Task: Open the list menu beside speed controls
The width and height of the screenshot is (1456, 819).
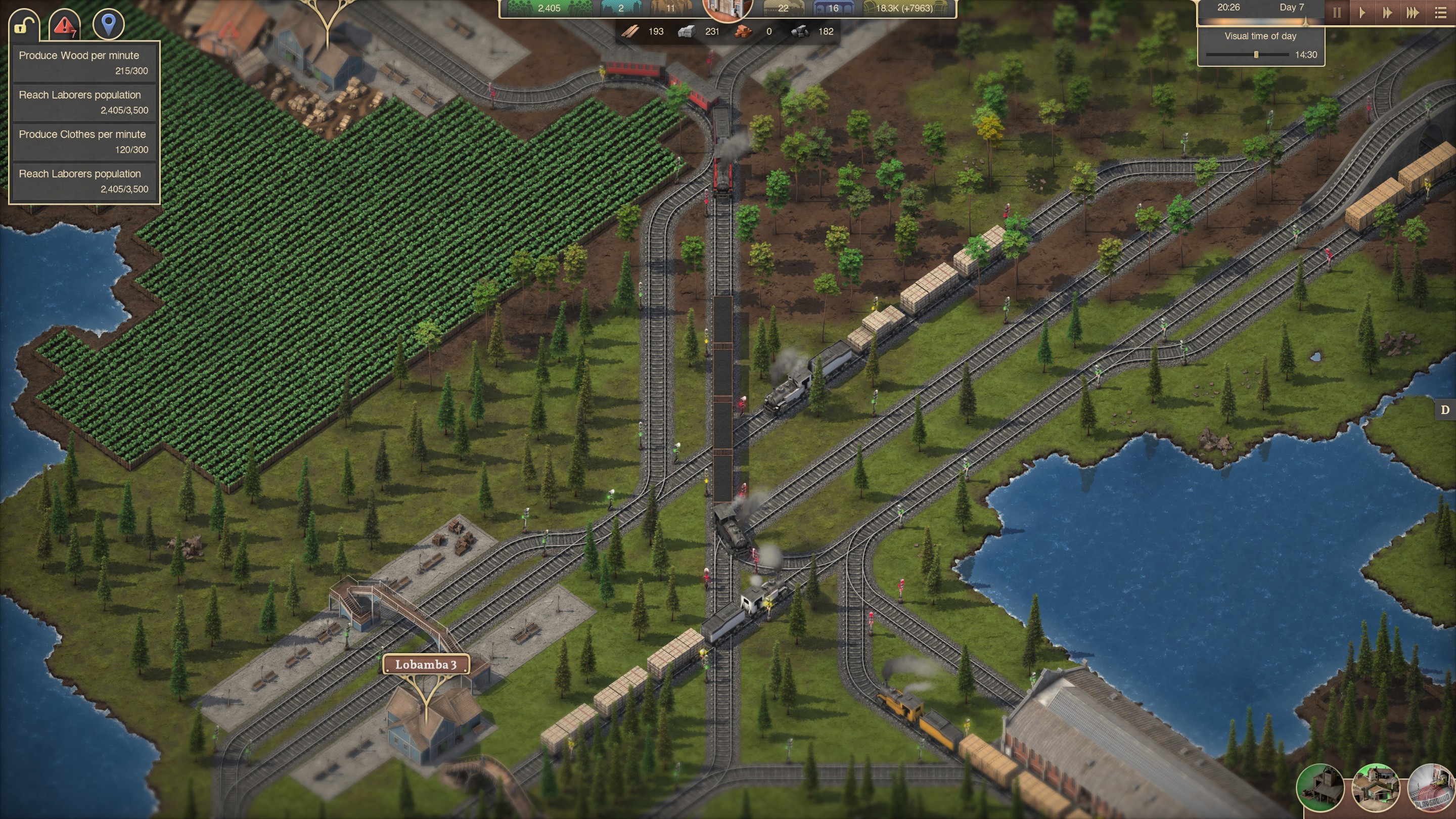Action: click(1441, 12)
